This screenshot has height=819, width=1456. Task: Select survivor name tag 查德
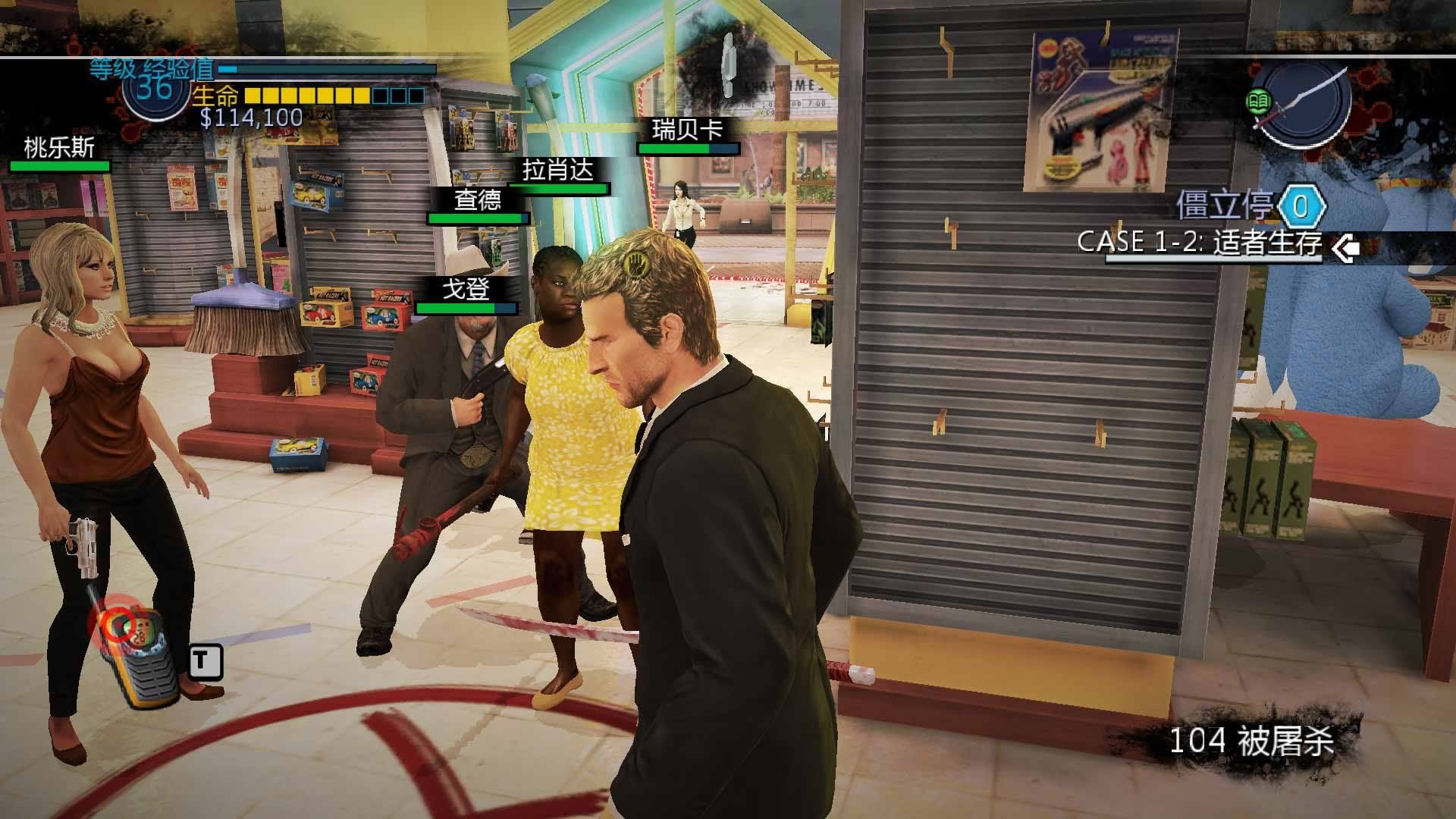click(478, 200)
